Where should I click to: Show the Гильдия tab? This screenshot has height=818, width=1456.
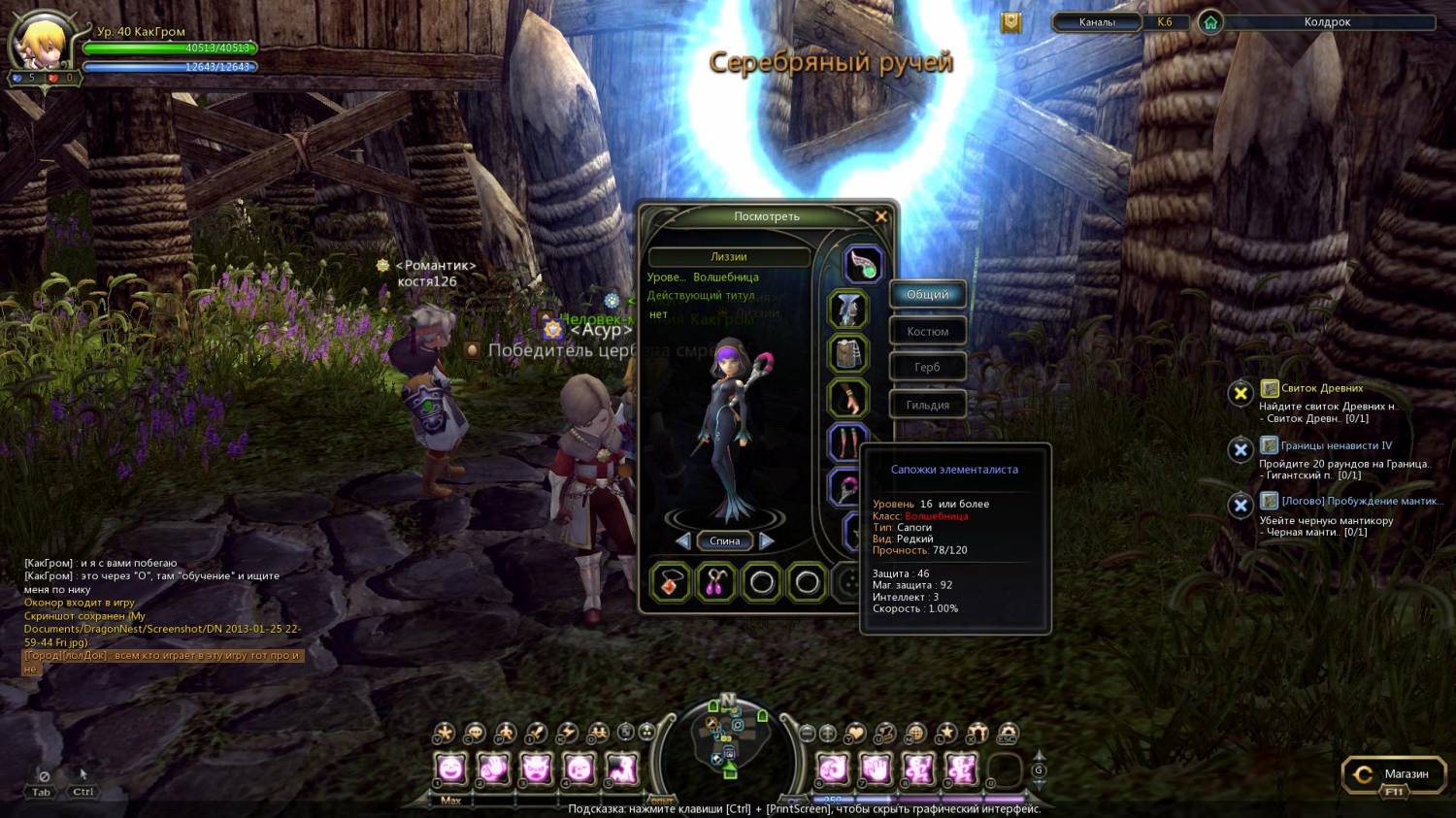pos(927,405)
